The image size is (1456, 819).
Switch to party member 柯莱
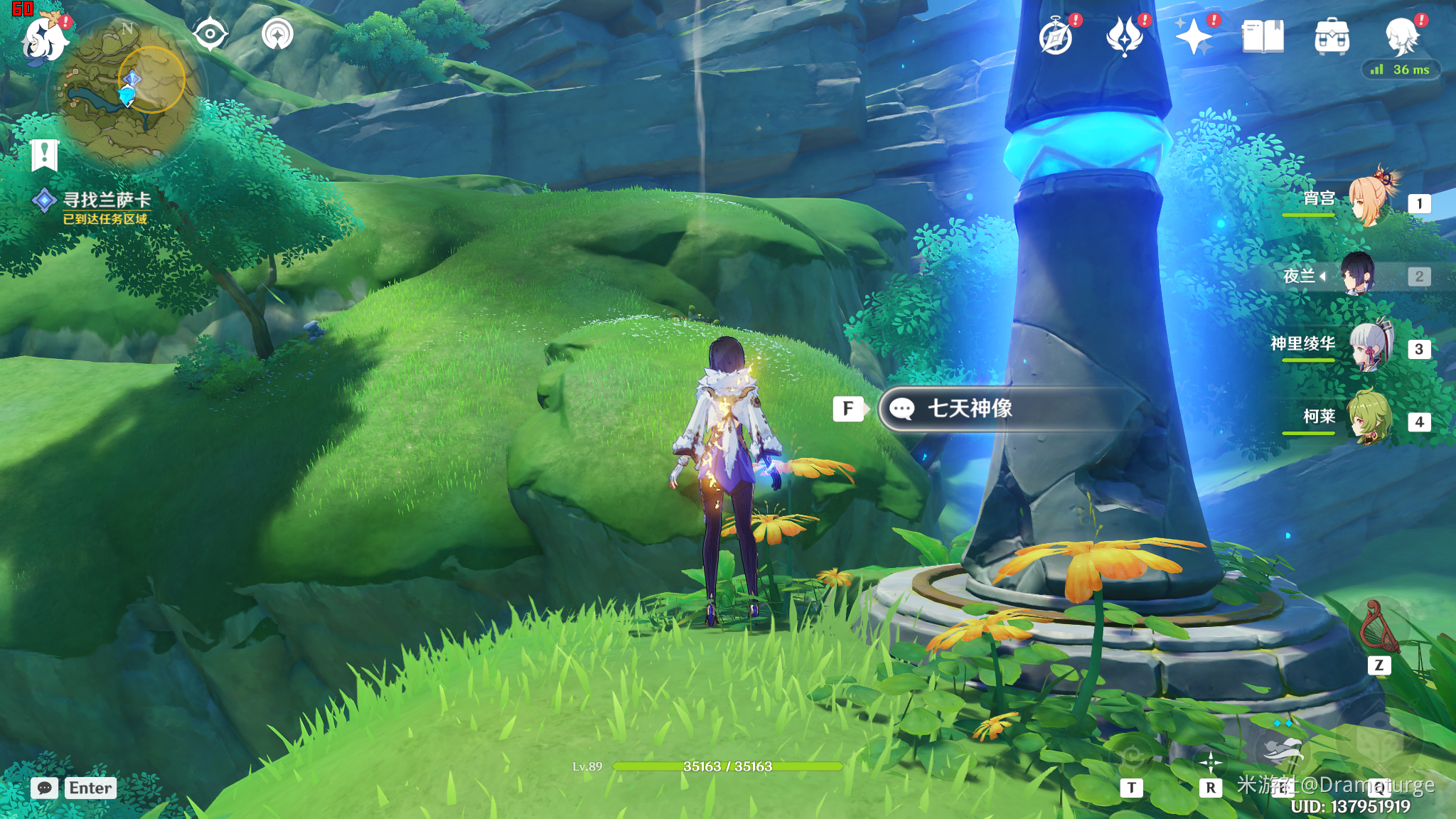click(x=1370, y=418)
